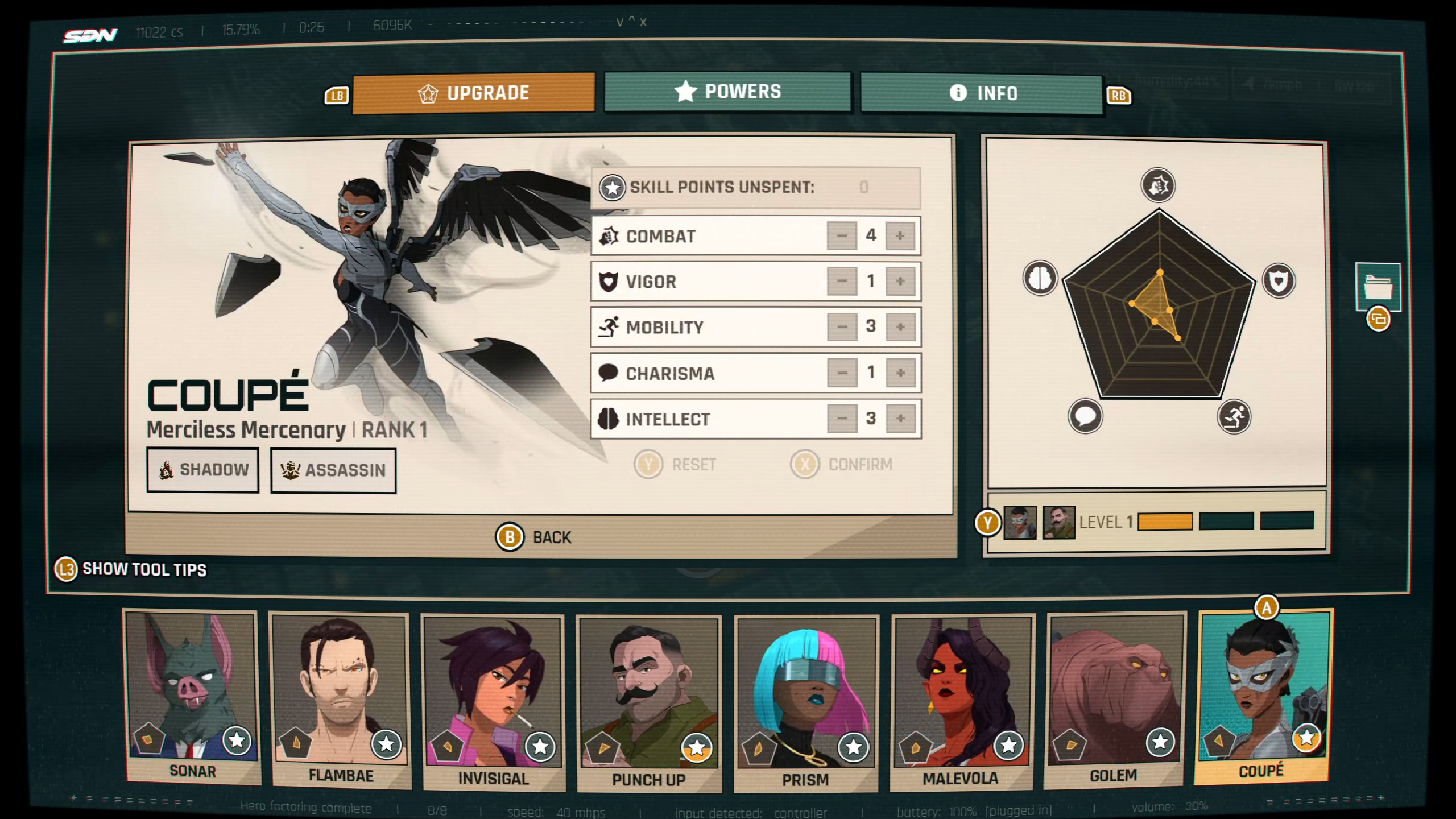Select Flambae from the hero roster
This screenshot has height=819, width=1456.
pyautogui.click(x=340, y=700)
